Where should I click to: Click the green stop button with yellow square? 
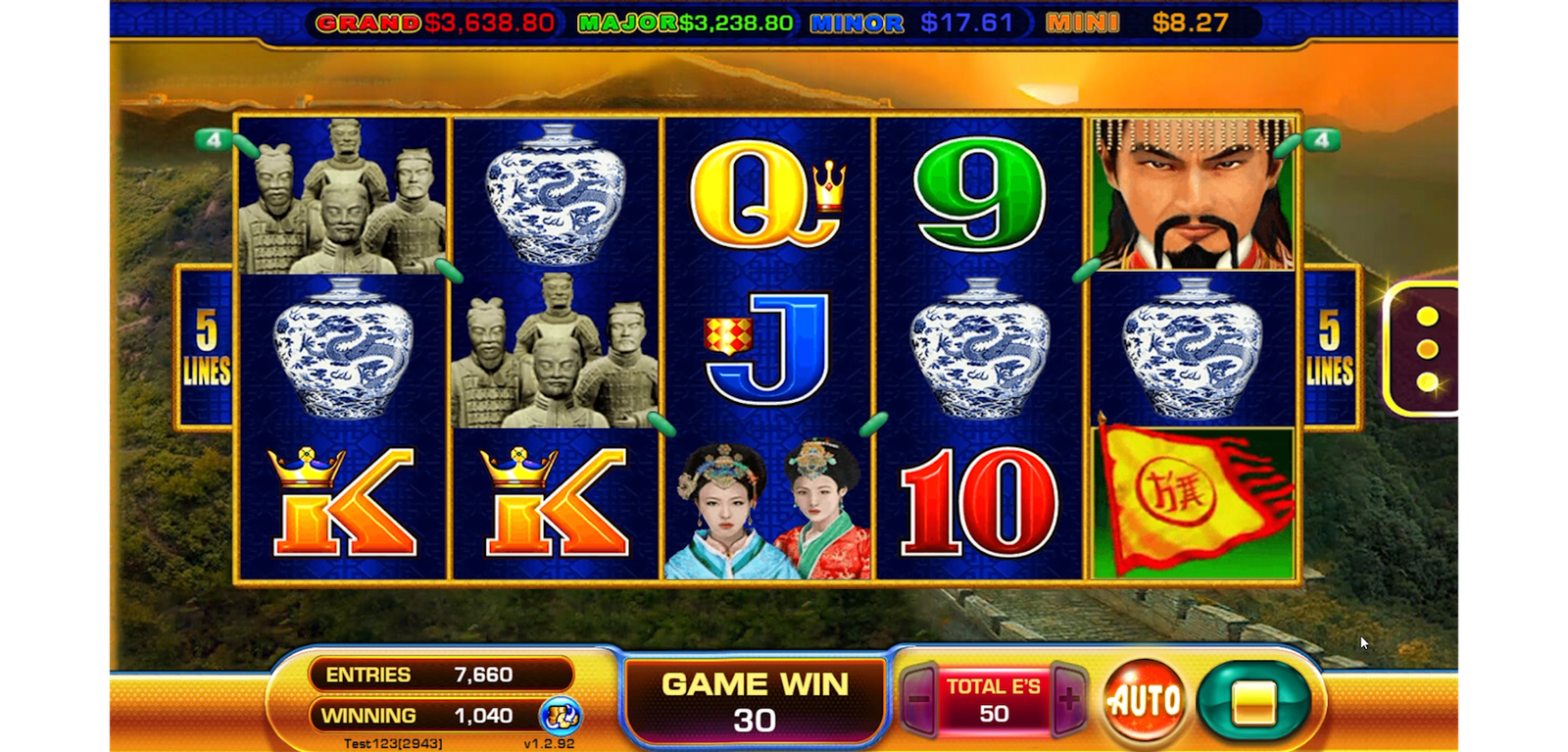1253,702
